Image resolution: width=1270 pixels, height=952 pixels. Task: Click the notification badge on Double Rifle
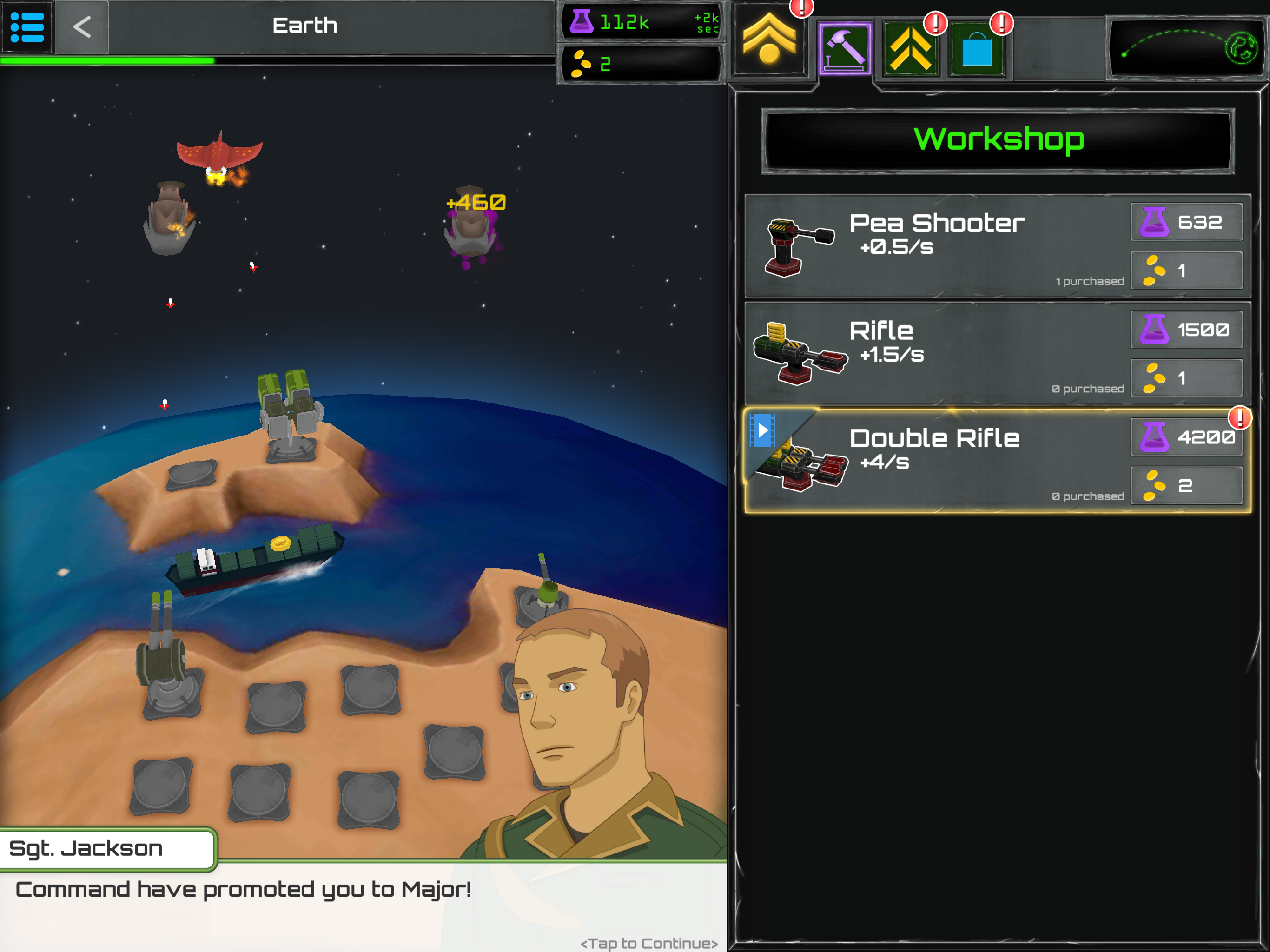(x=1239, y=420)
